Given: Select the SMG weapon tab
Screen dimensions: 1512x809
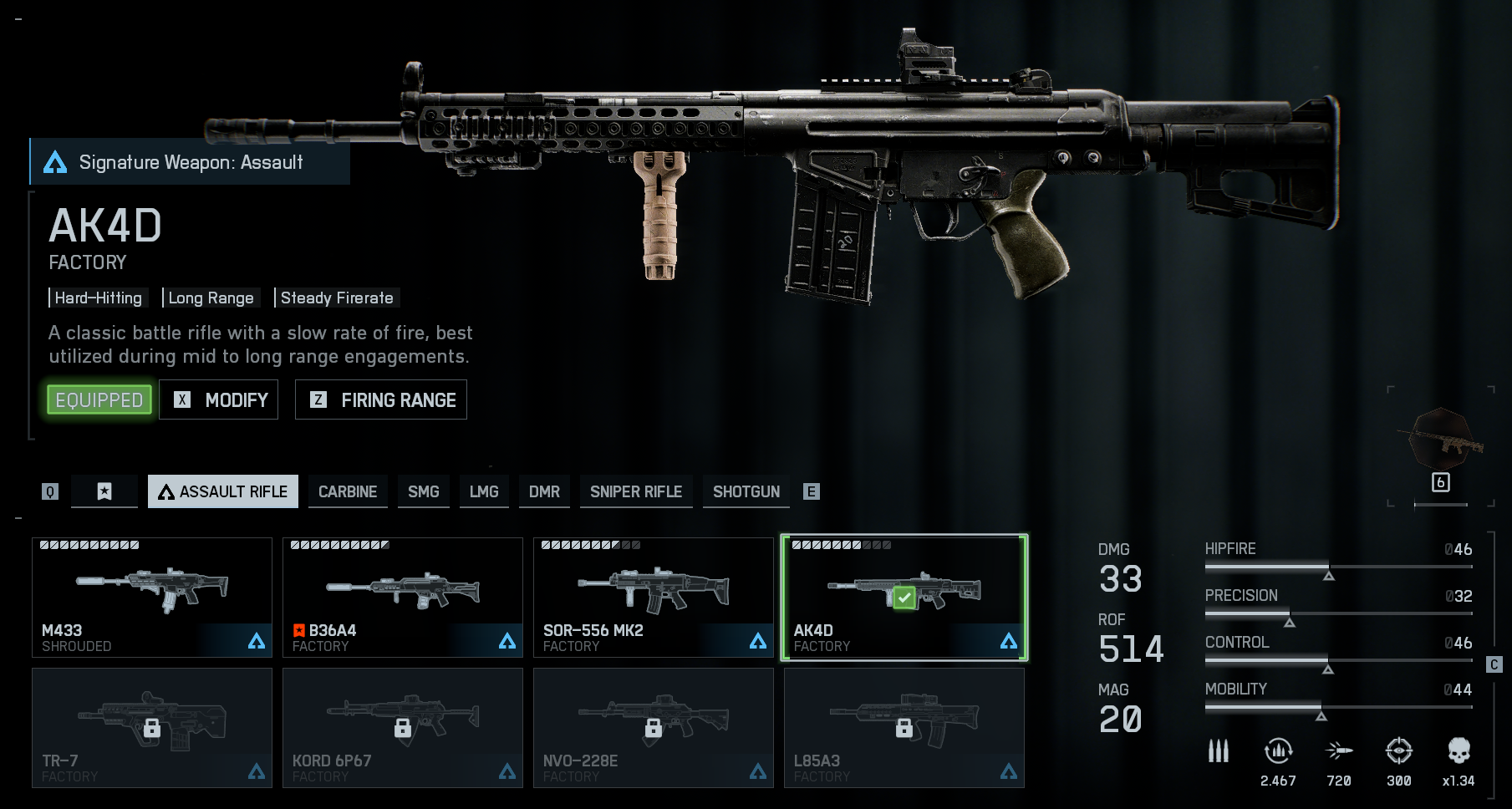Looking at the screenshot, I should 423,491.
